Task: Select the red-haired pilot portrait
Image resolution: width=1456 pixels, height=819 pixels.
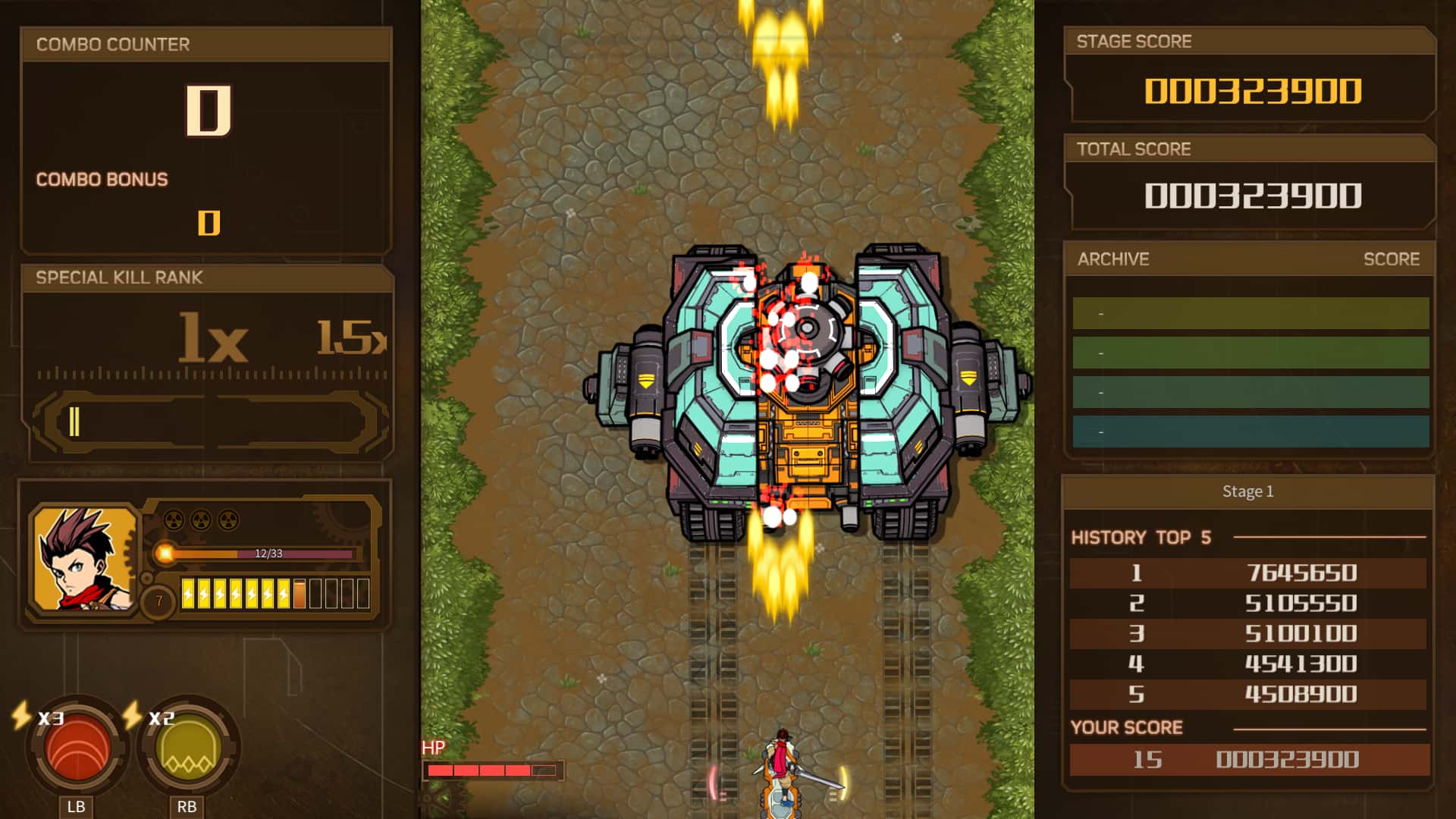Action: point(84,559)
